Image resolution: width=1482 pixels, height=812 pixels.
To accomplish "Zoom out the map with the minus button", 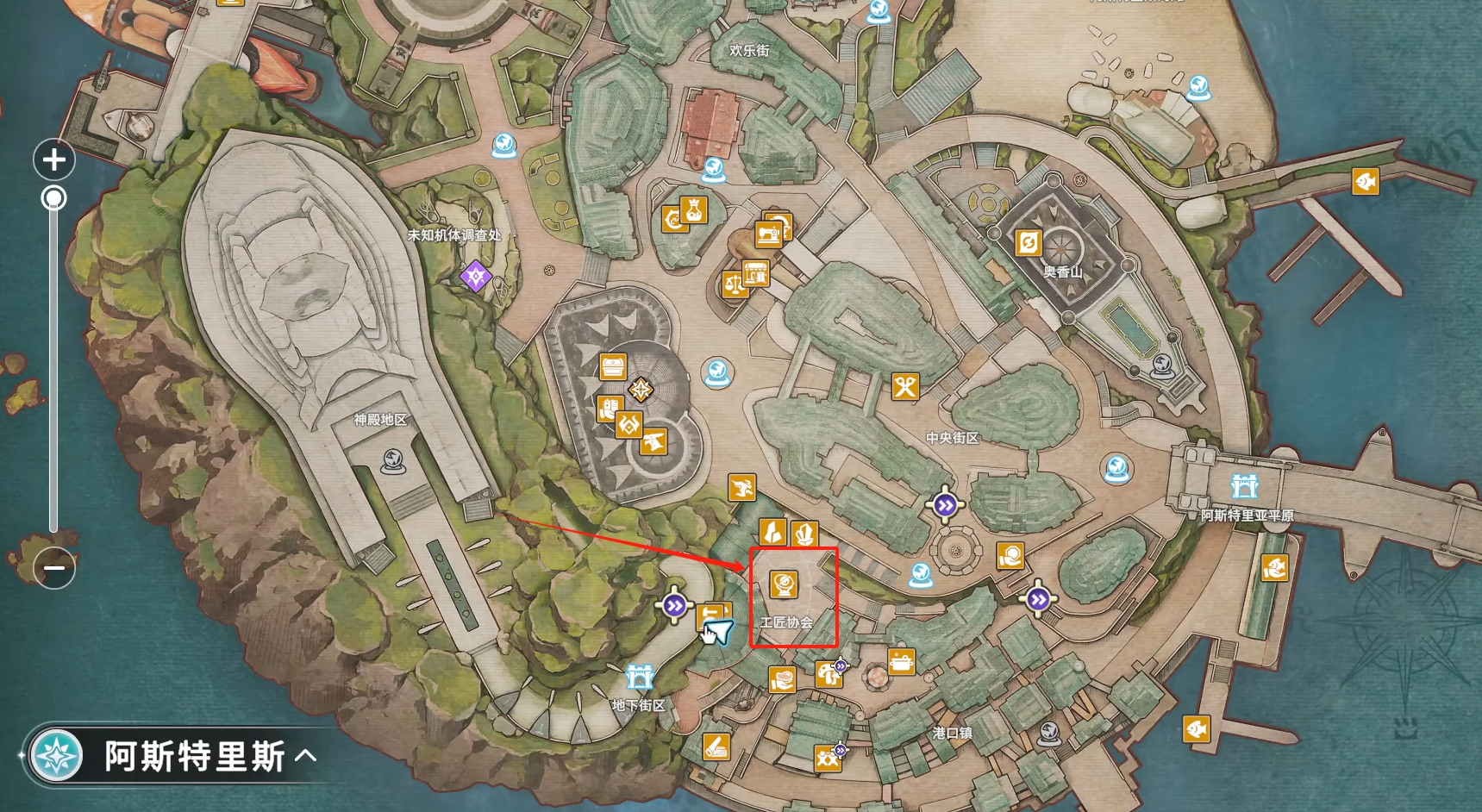I will 53,568.
